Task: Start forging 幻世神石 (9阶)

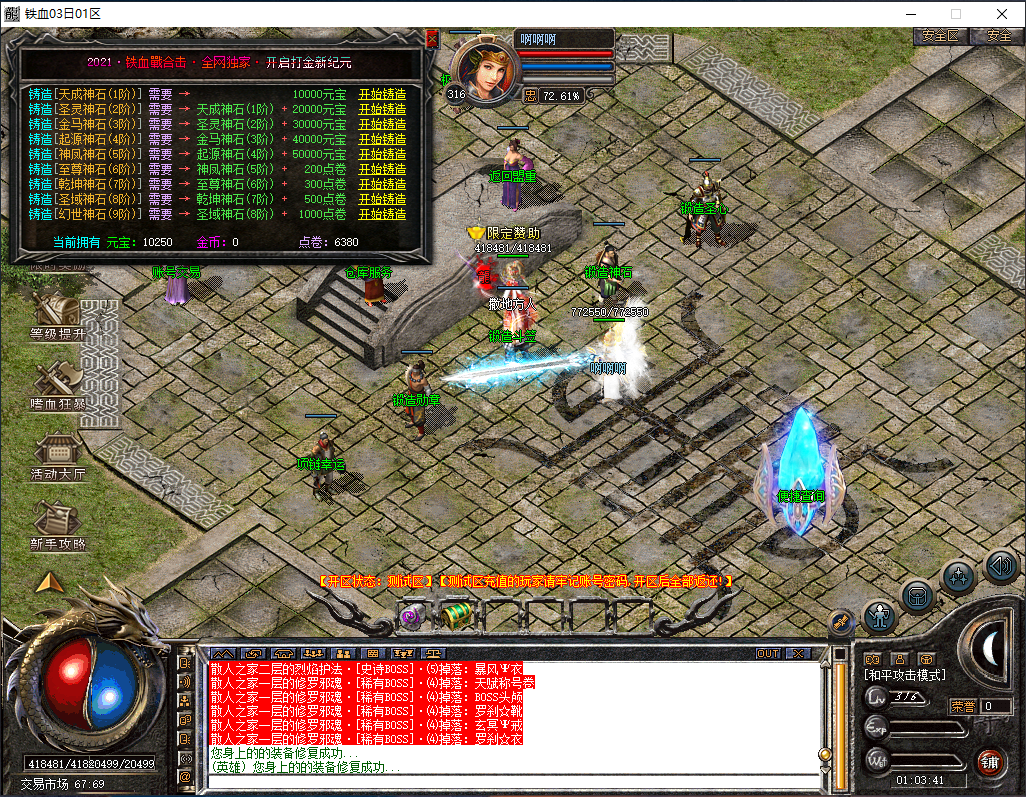Action: click(382, 214)
